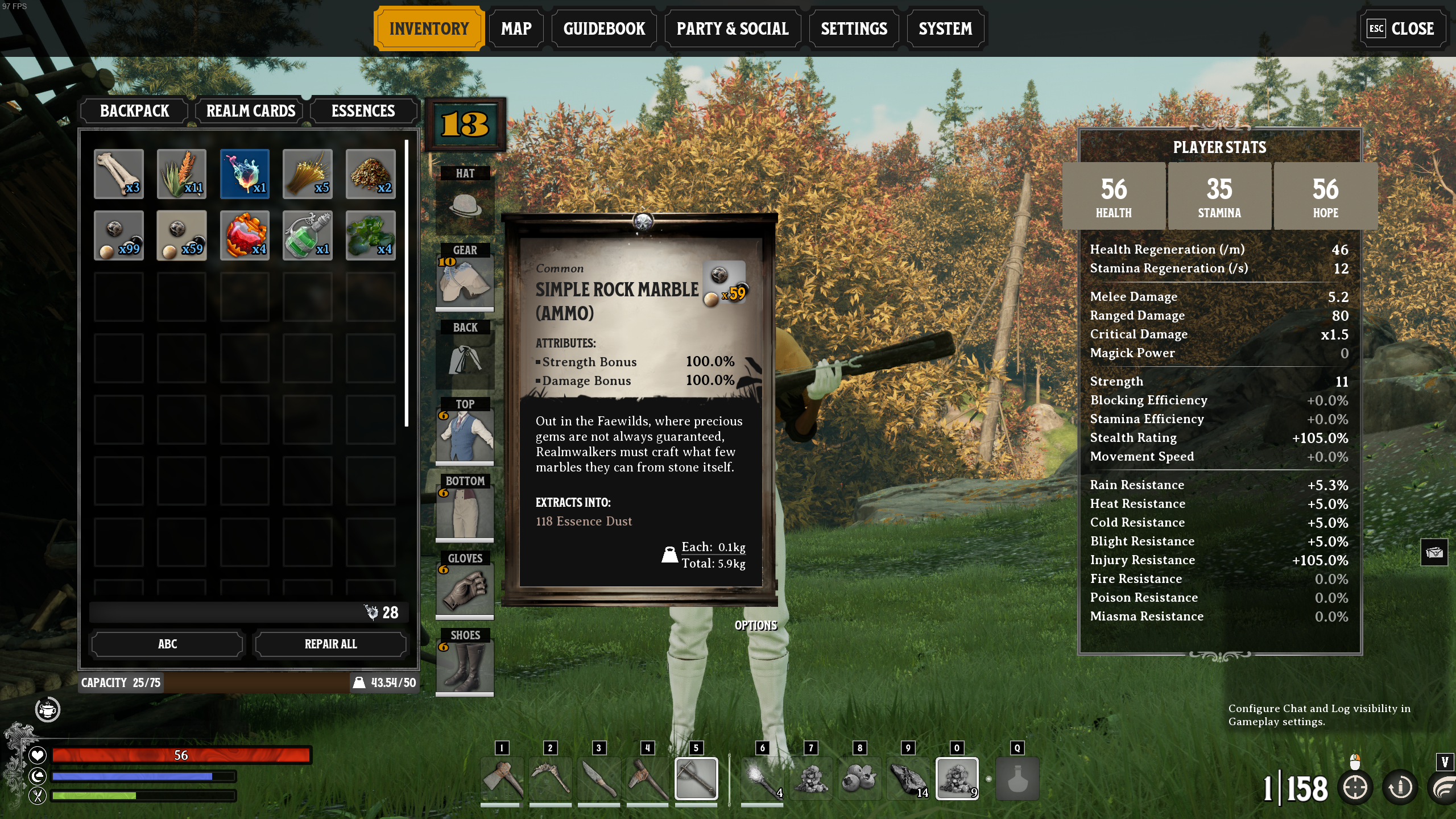This screenshot has height=819, width=1456.
Task: Click the Repair All button
Action: 330,644
